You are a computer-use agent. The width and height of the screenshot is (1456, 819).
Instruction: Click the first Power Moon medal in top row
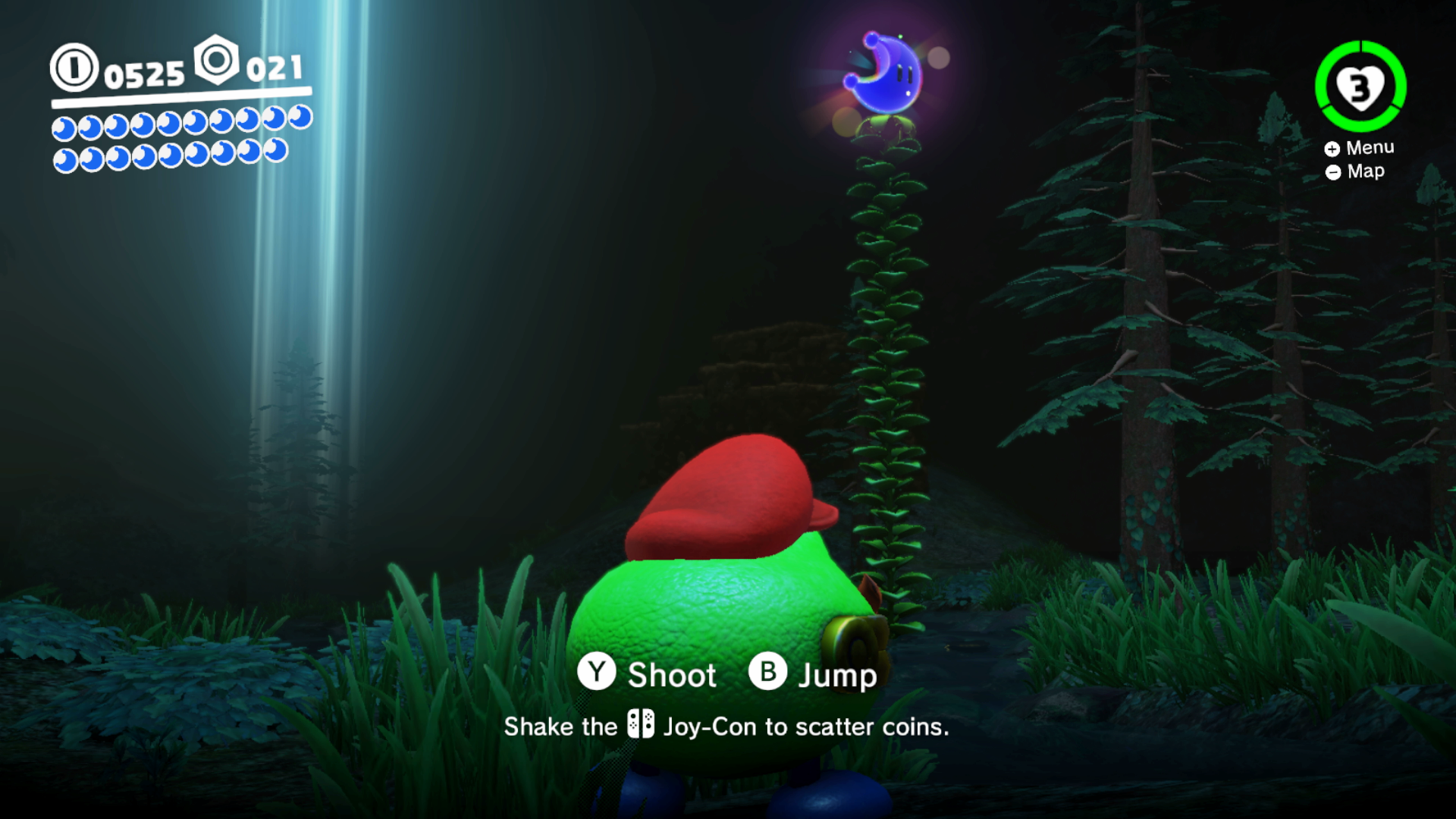(64, 127)
